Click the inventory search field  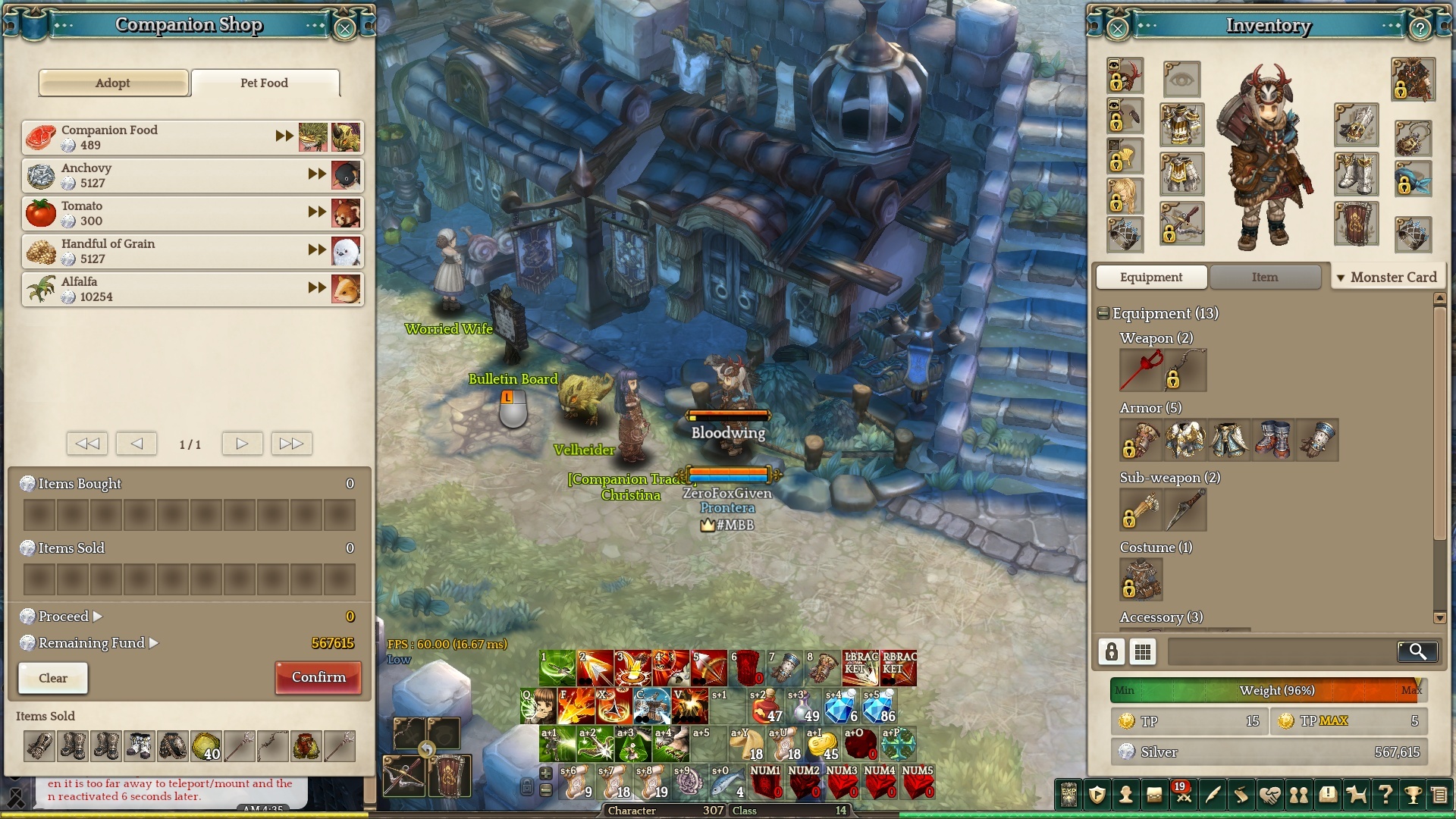[x=1282, y=651]
